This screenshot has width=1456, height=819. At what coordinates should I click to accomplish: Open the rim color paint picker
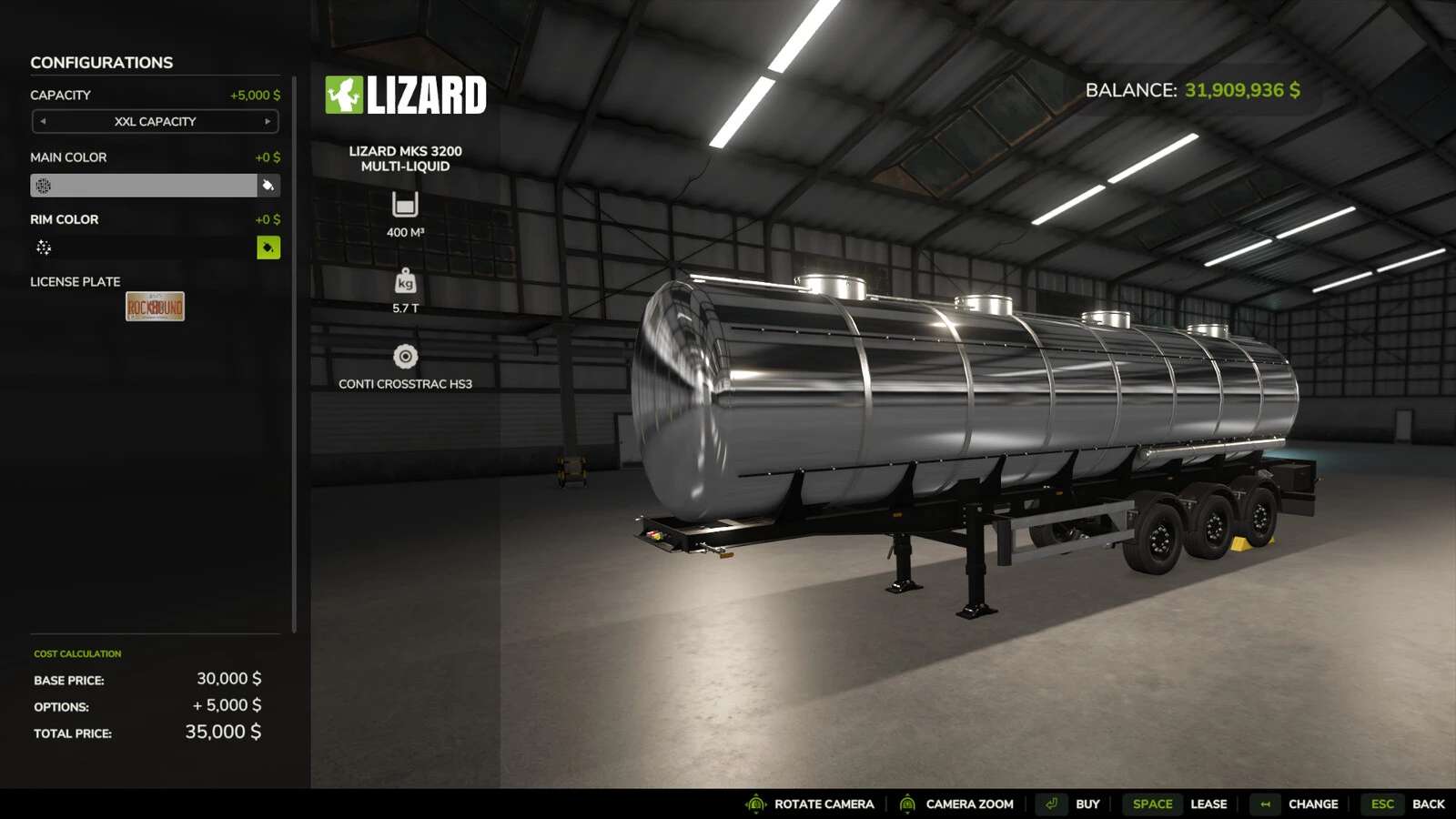coord(268,248)
